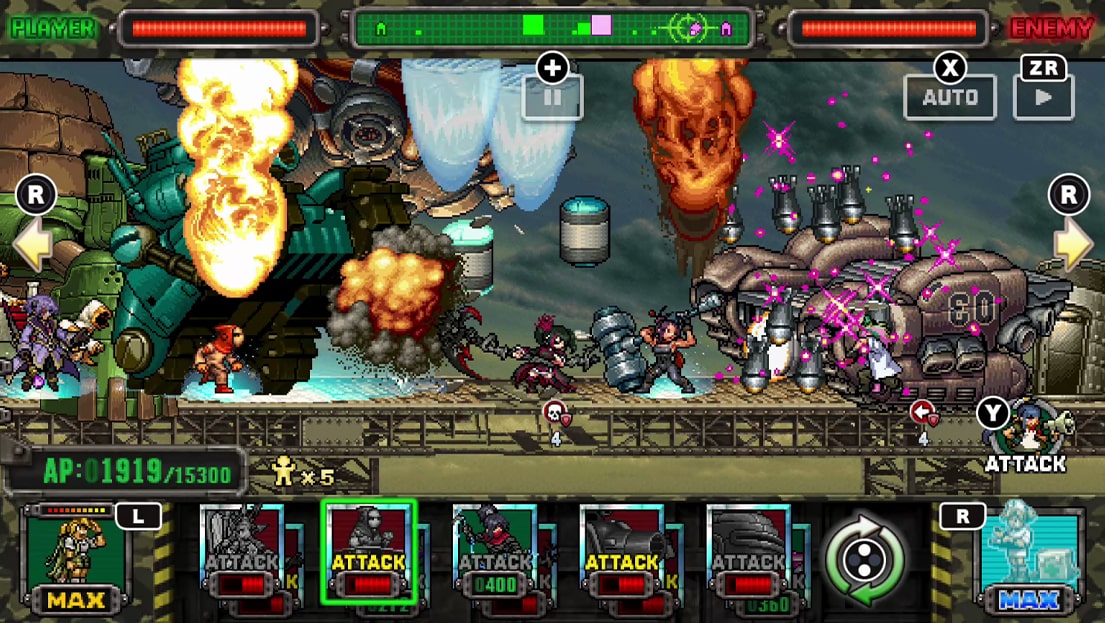This screenshot has height=623, width=1105.
Task: Toggle AUTO battle mode
Action: pyautogui.click(x=950, y=97)
